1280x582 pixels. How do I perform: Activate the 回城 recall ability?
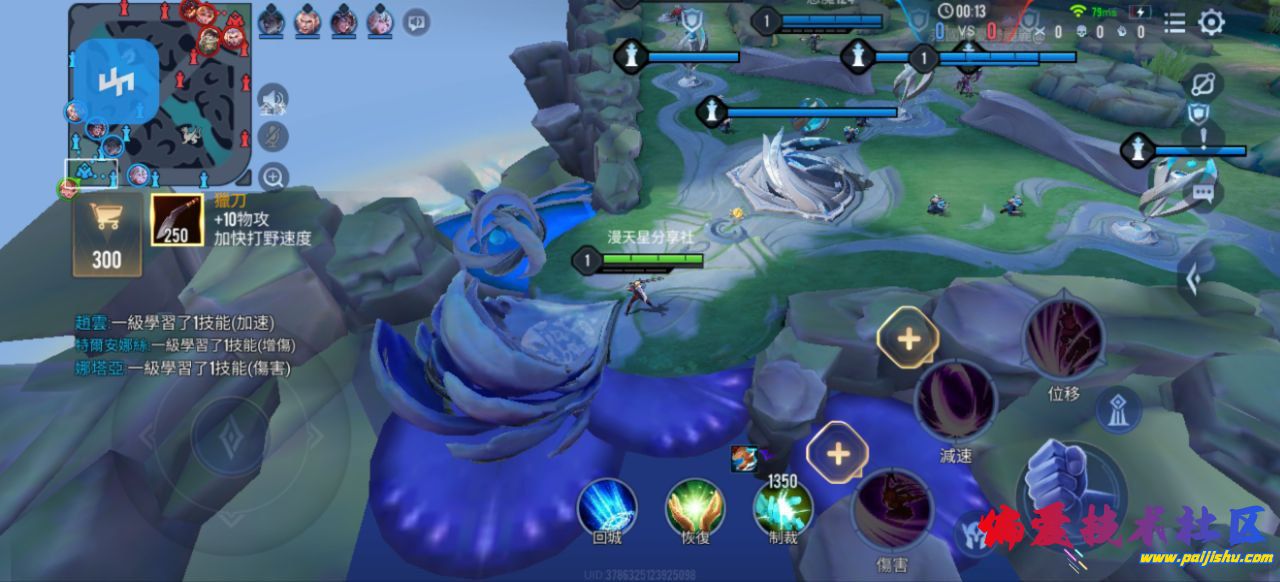607,506
